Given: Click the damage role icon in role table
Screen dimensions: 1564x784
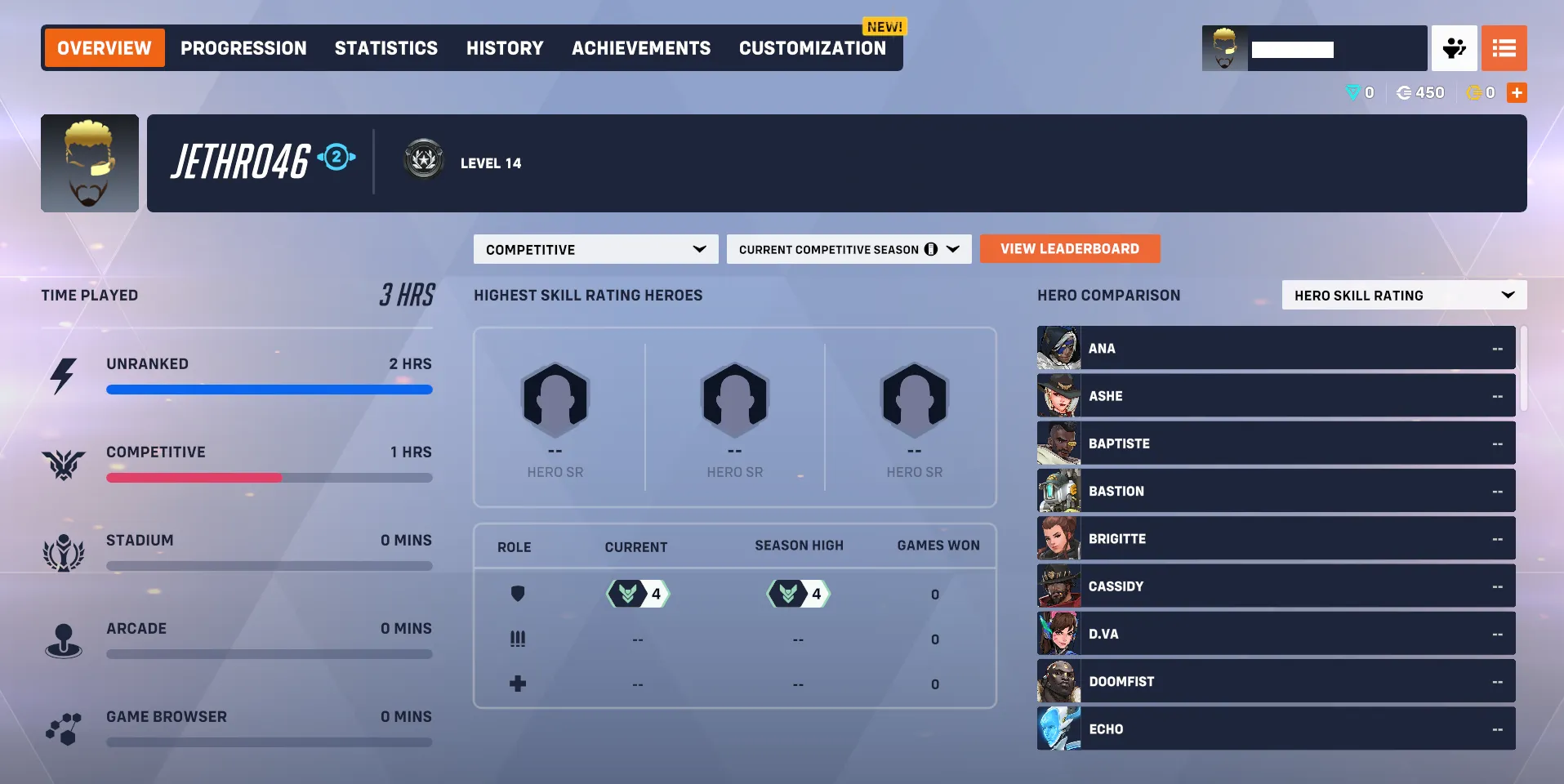Looking at the screenshot, I should click(x=519, y=639).
